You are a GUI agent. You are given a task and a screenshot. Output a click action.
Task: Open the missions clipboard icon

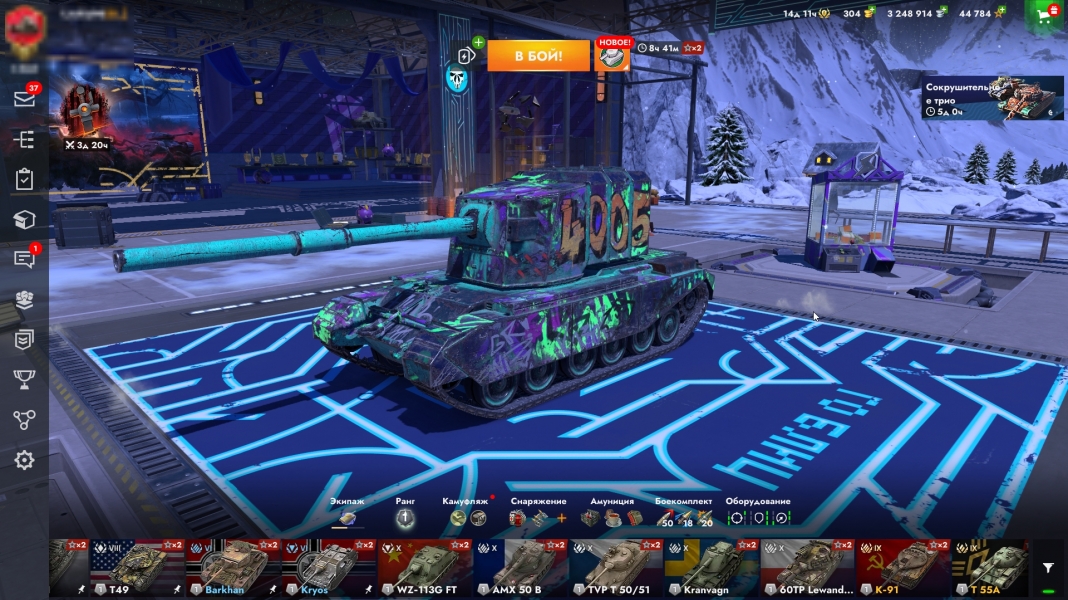tap(24, 180)
